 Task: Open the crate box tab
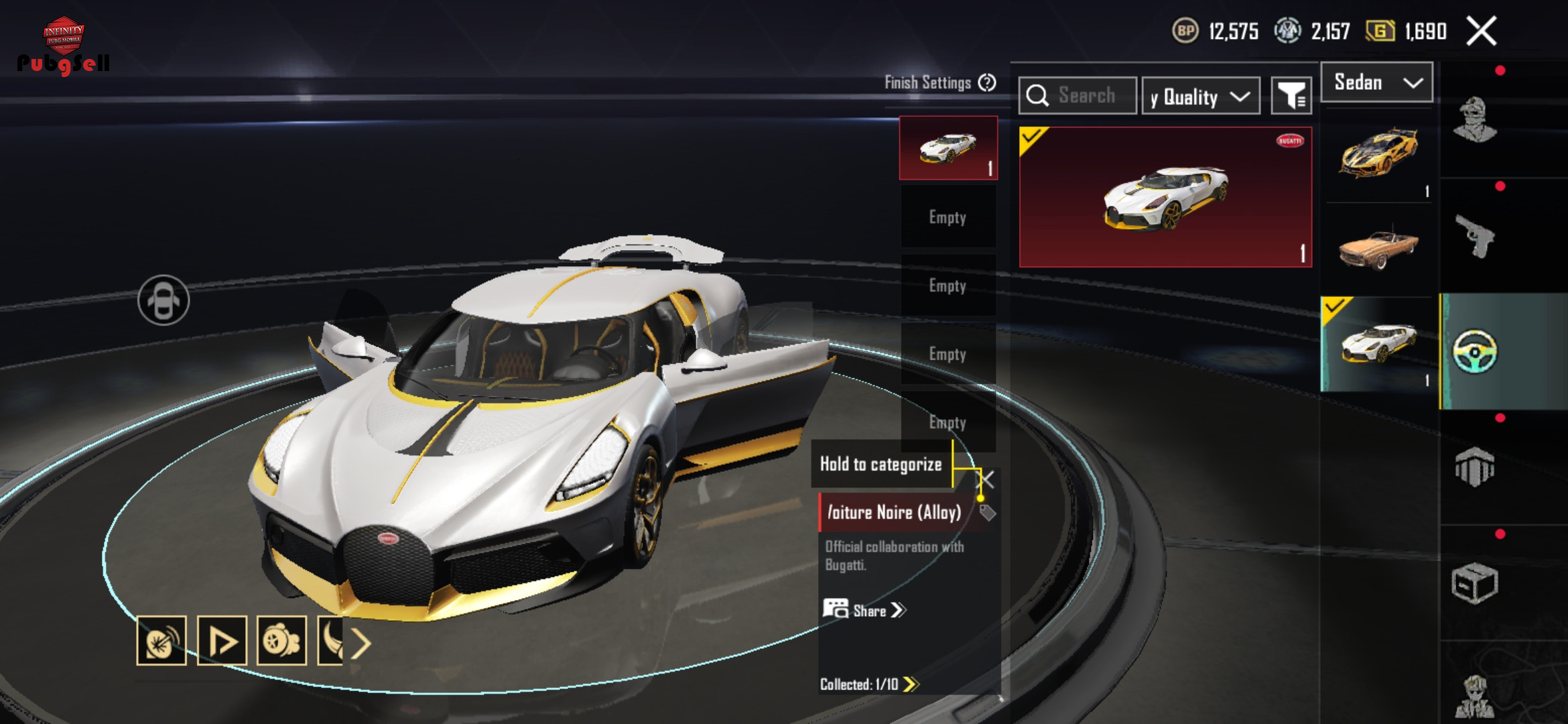[1475, 583]
